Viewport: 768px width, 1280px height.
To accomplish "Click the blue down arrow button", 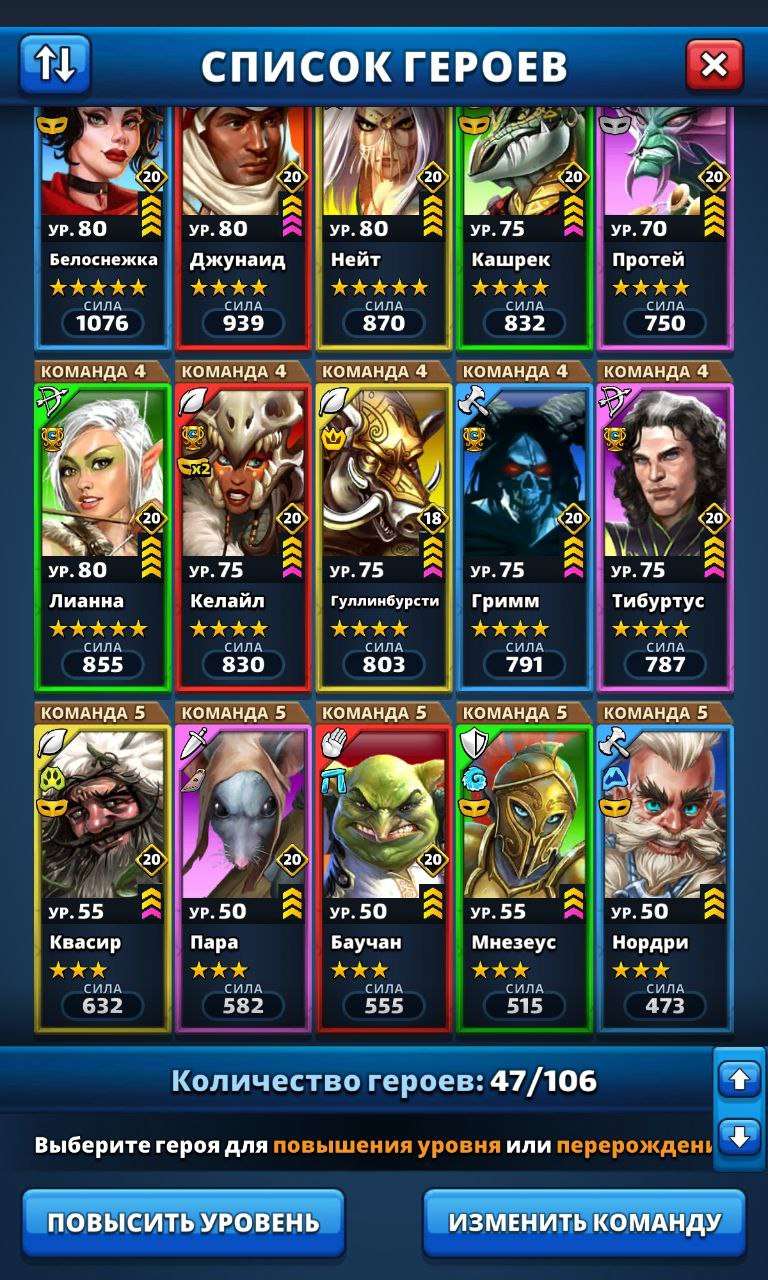I will (740, 1137).
